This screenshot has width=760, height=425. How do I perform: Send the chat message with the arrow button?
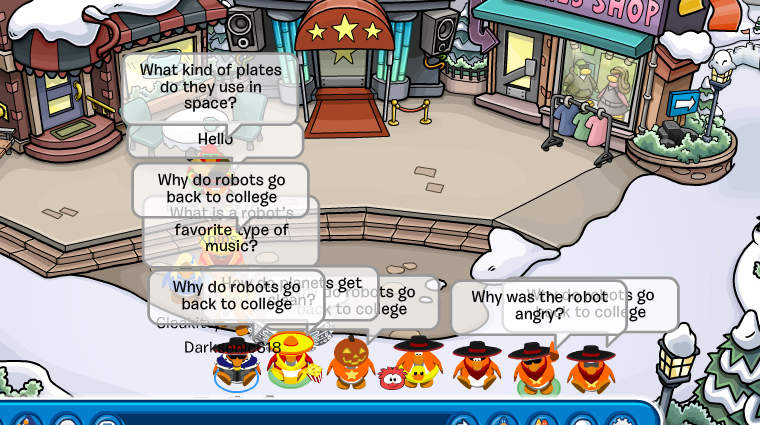coord(463,420)
